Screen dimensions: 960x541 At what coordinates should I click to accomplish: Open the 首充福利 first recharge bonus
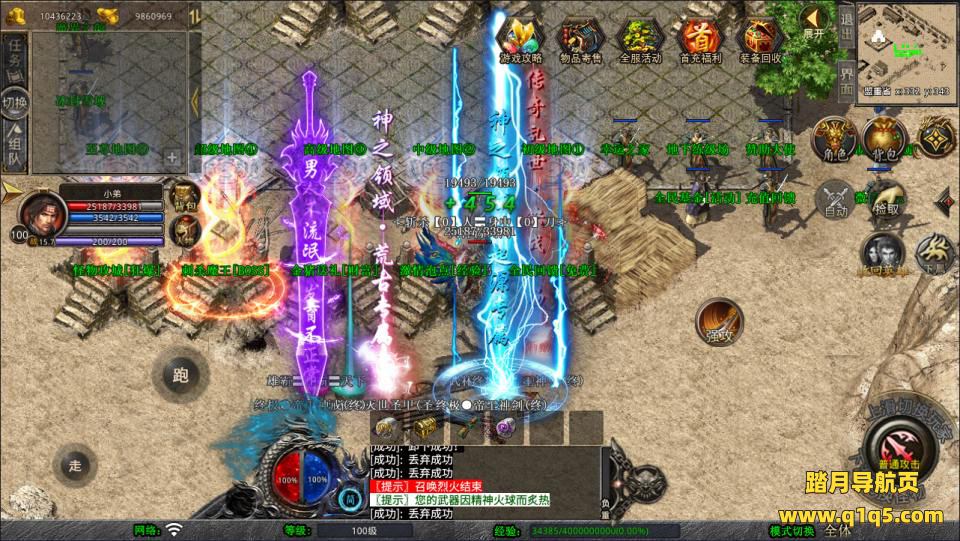click(700, 38)
